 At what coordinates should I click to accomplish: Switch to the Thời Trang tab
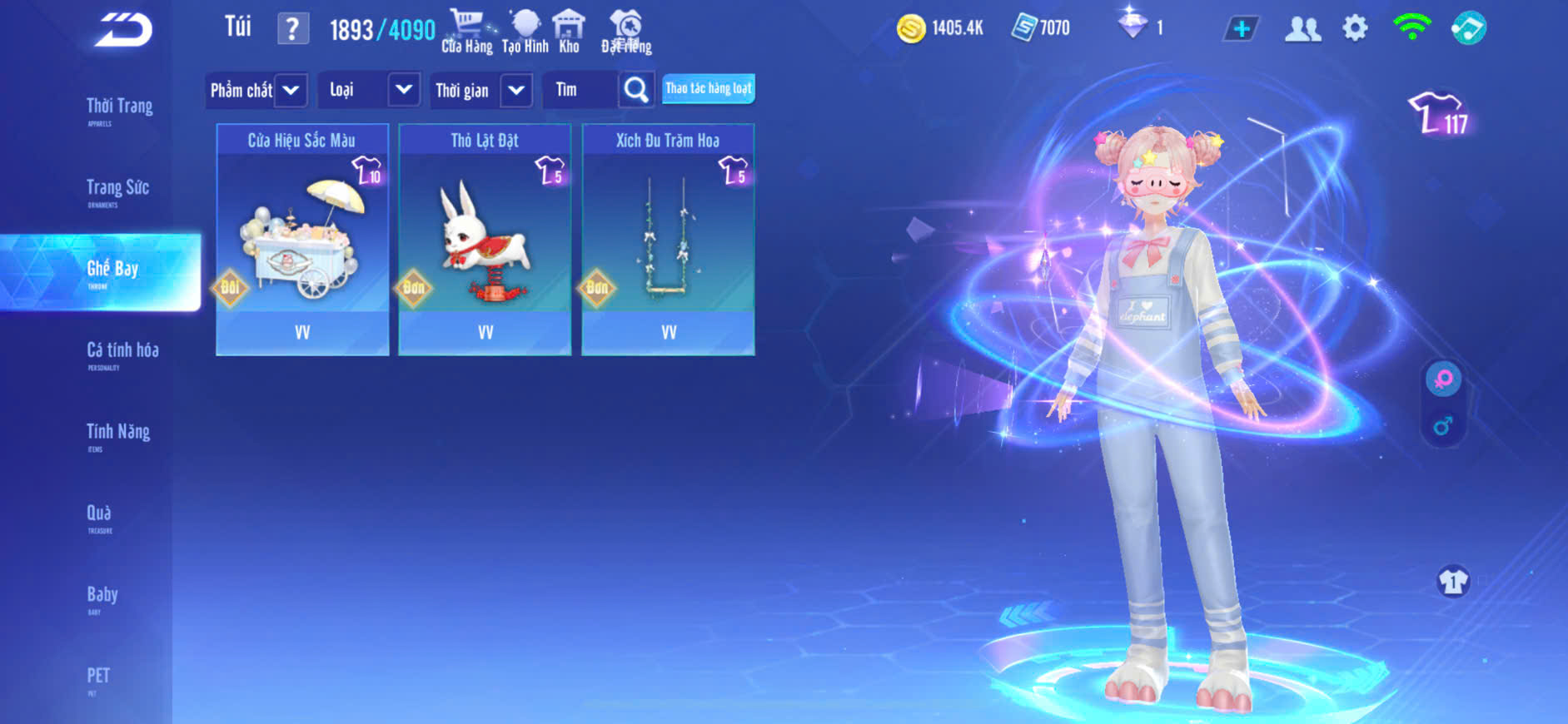click(x=119, y=108)
